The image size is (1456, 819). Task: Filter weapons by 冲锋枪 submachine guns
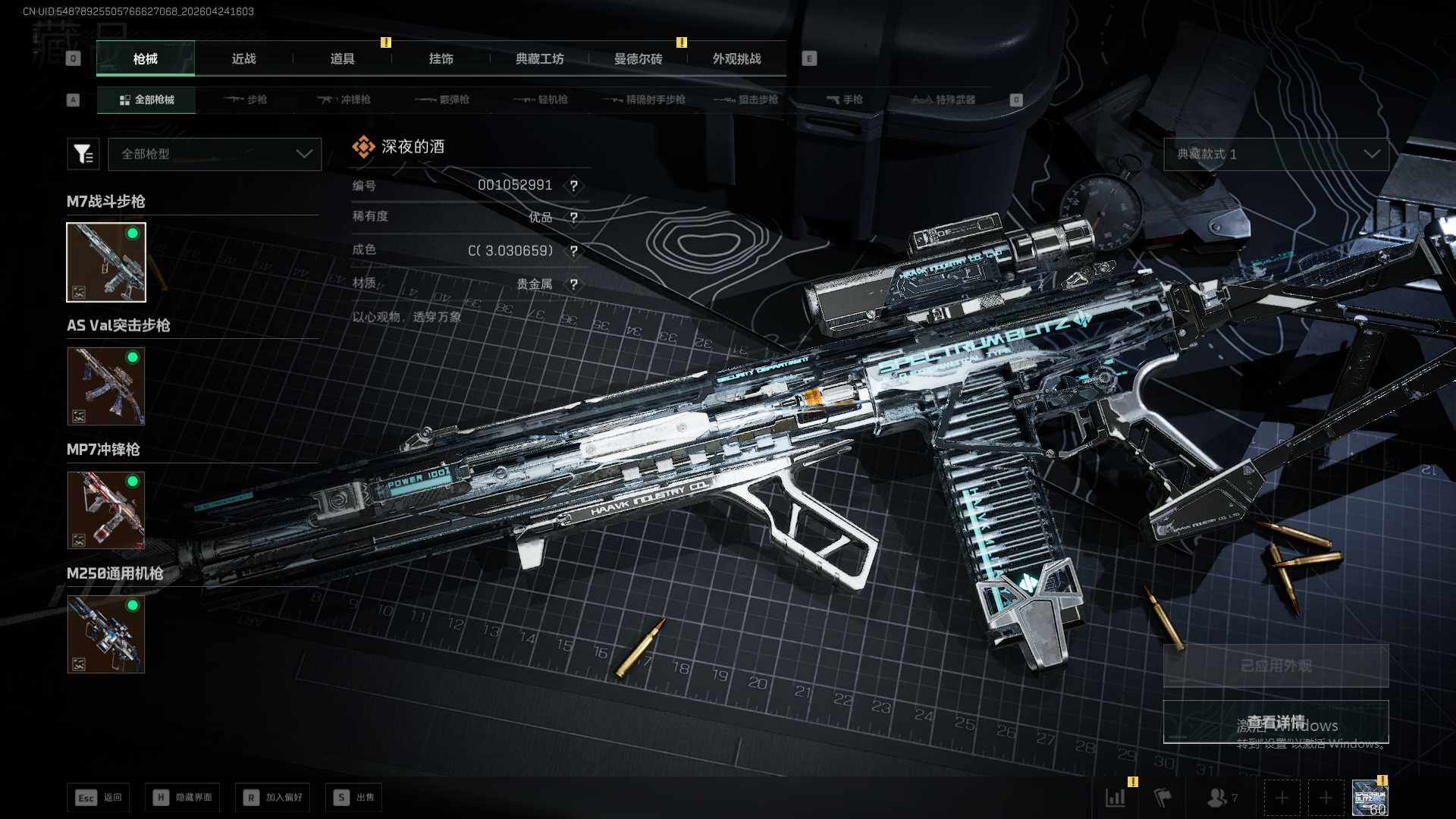344,100
